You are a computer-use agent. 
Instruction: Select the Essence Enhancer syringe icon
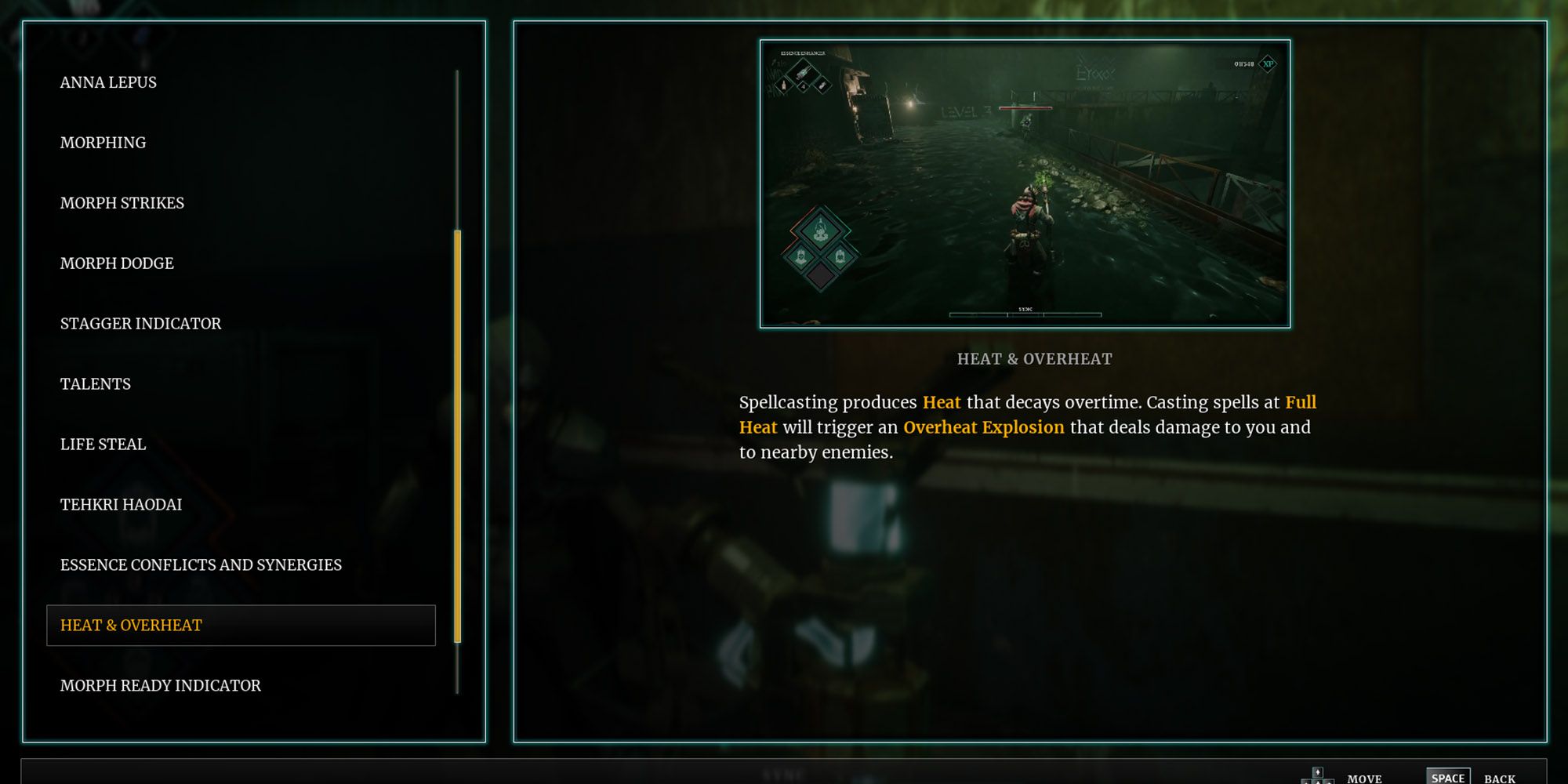(x=803, y=74)
